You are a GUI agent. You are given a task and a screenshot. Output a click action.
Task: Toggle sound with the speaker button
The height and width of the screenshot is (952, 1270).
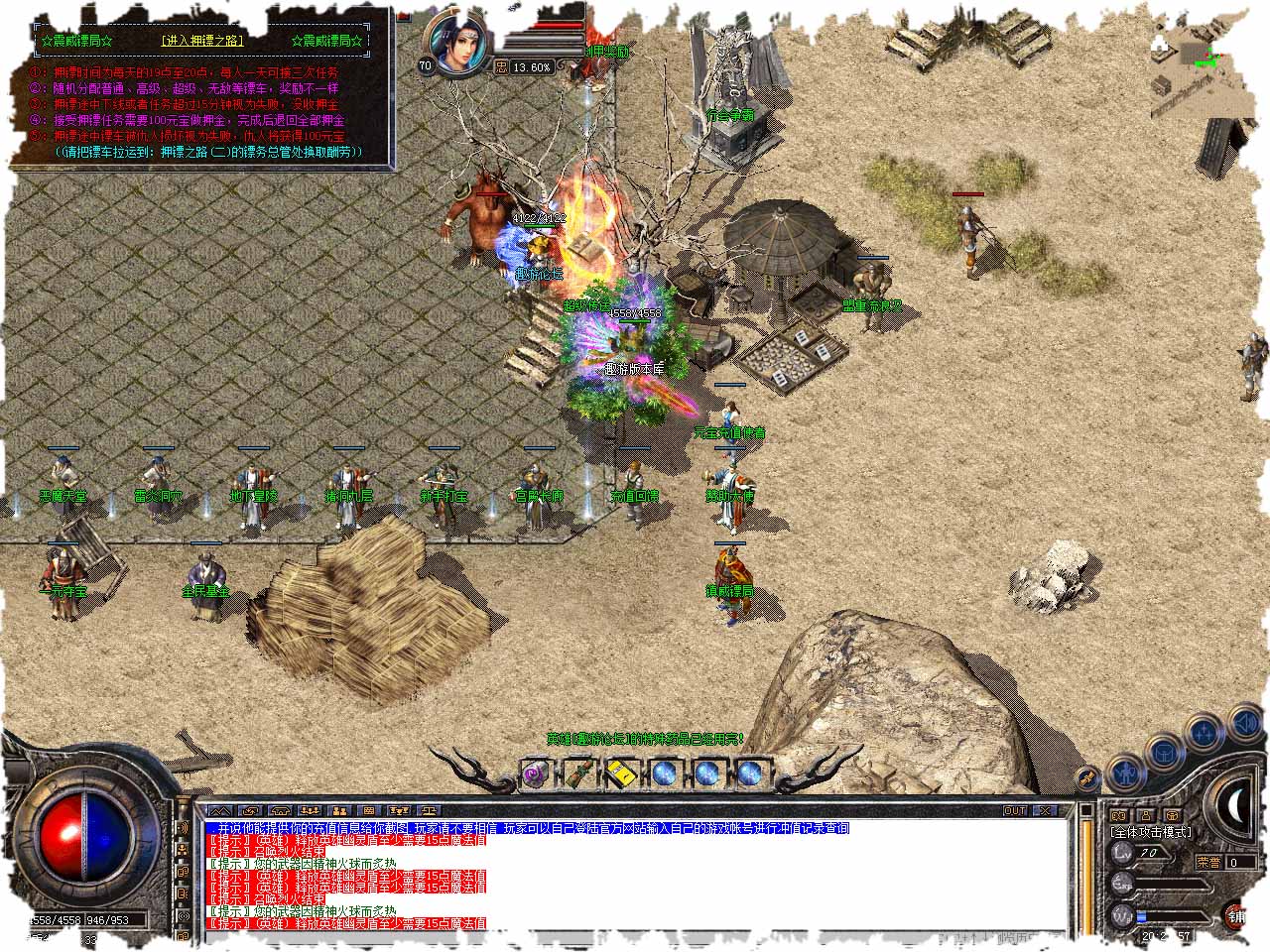tap(1244, 724)
